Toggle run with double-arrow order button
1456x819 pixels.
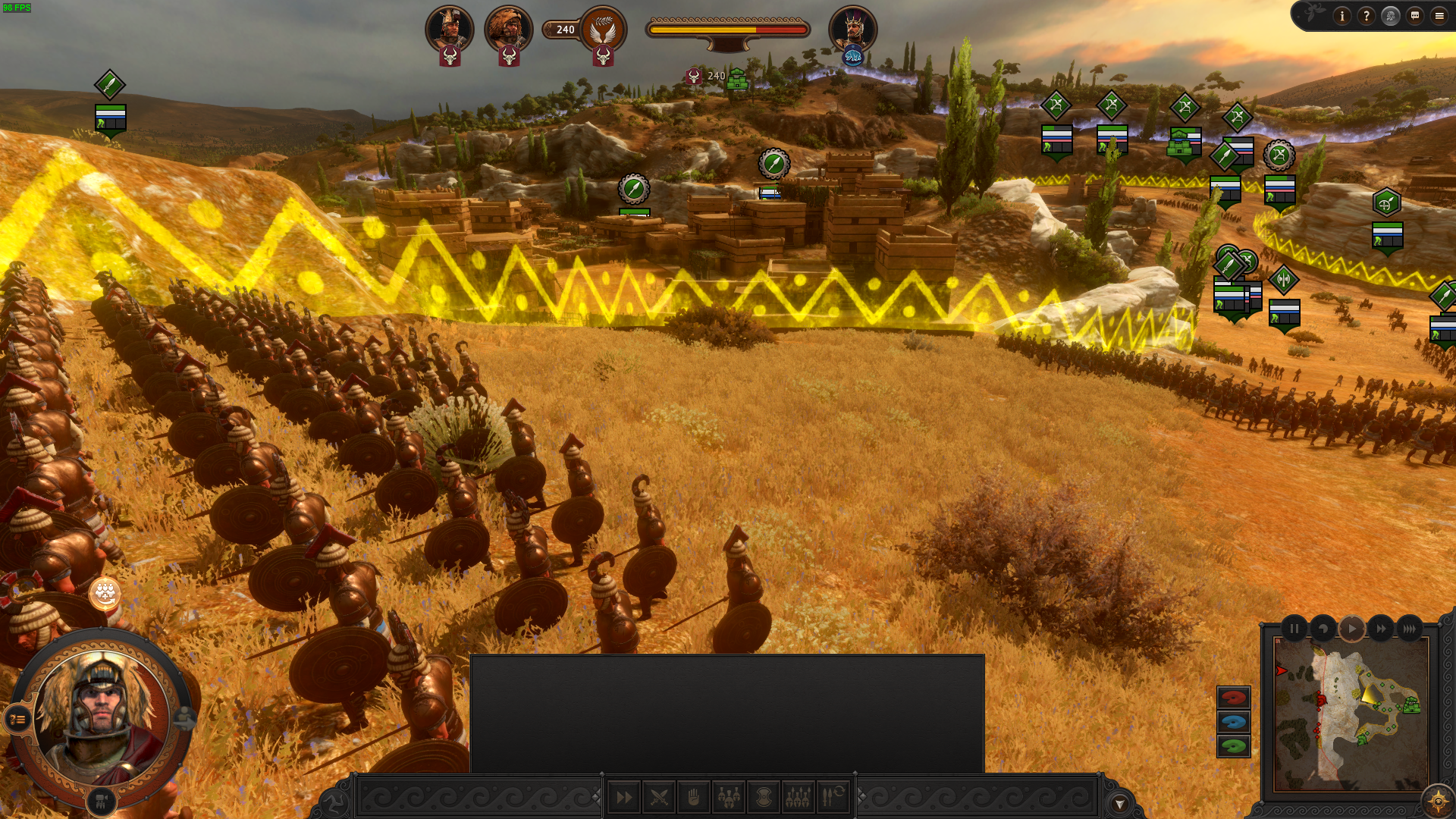click(x=624, y=797)
